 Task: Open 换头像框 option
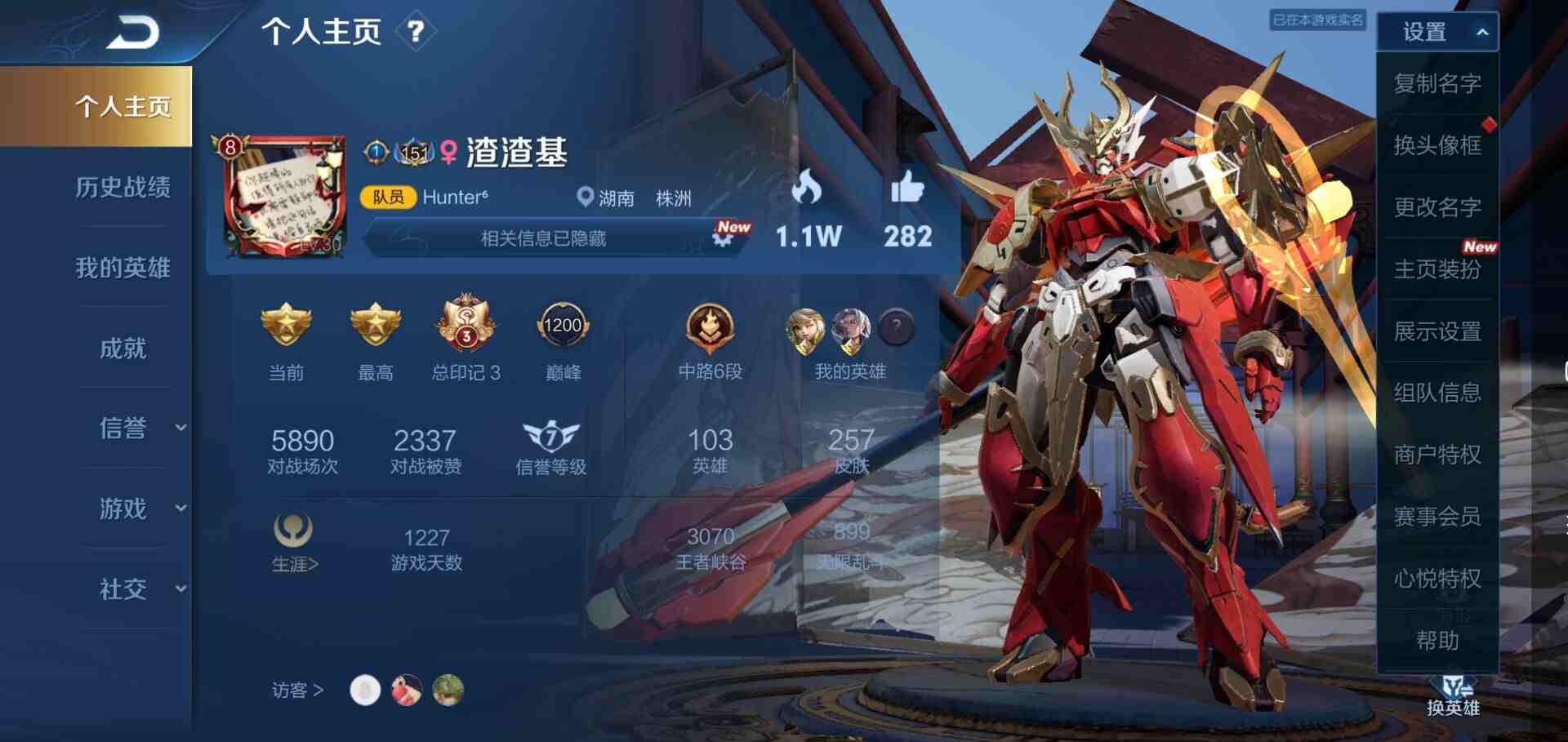tap(1437, 145)
